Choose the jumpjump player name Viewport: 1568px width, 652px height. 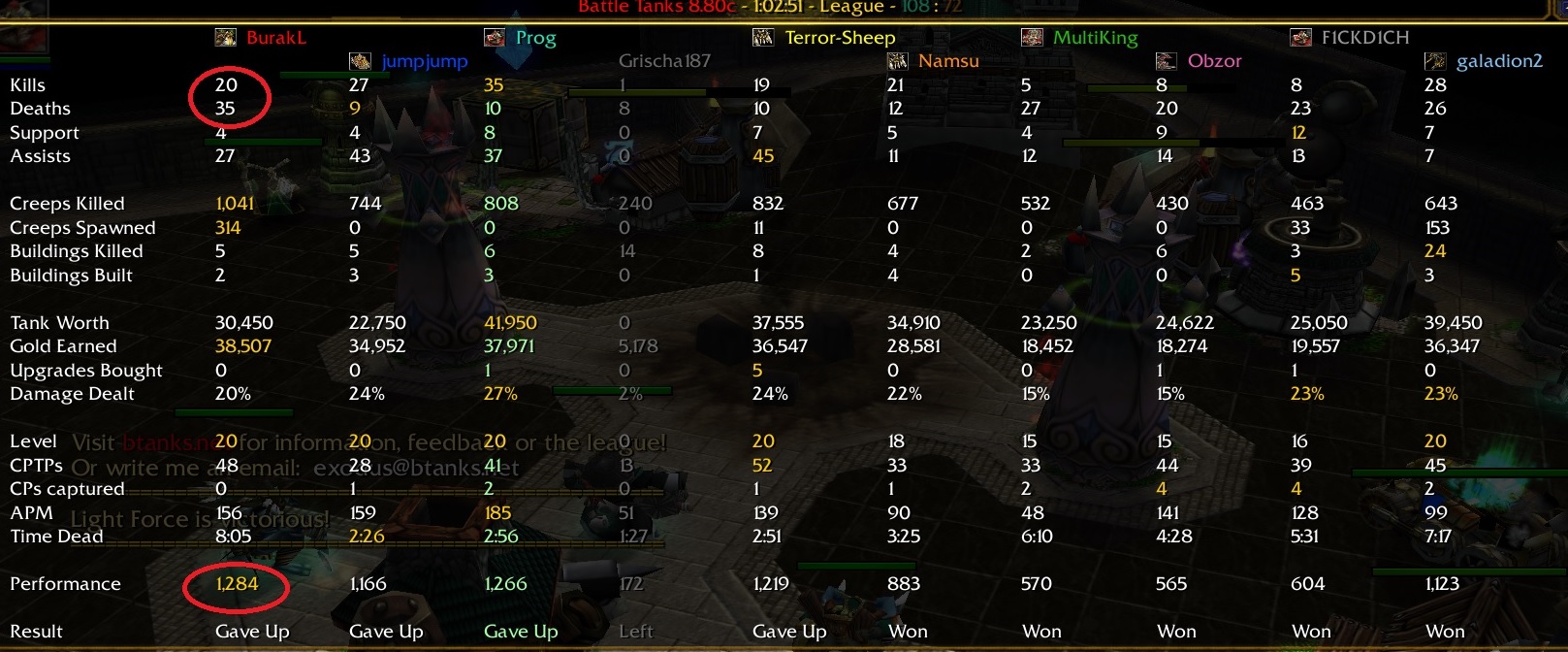[x=424, y=61]
